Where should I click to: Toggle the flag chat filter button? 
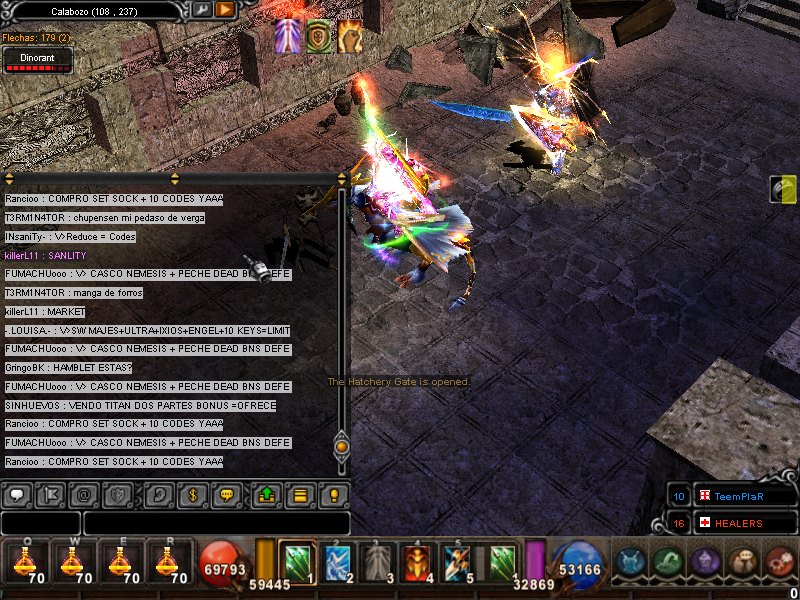pyautogui.click(x=52, y=494)
